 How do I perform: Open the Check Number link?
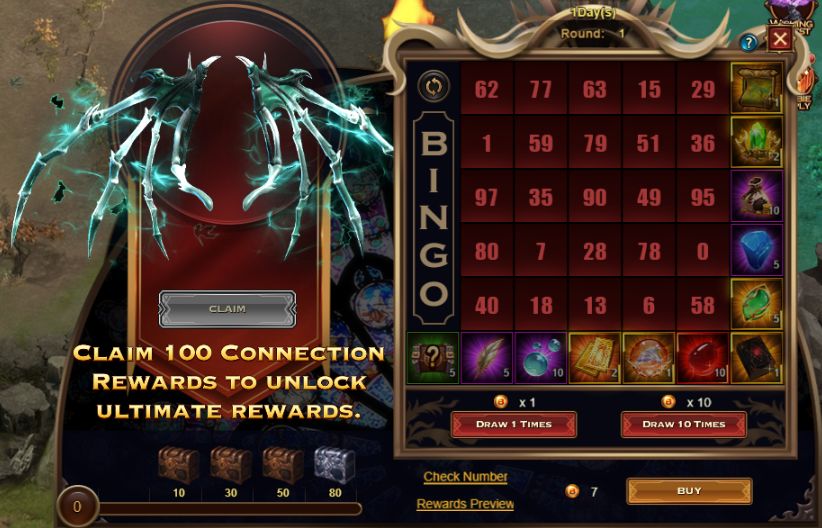click(465, 477)
